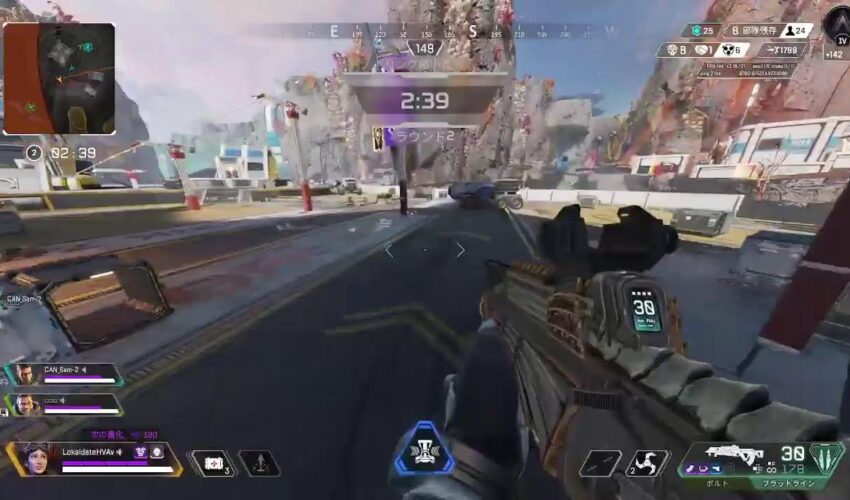Image resolution: width=850 pixels, height=500 pixels.
Task: Select teammate CAN_Sam-2's portrait
Action: pos(24,375)
